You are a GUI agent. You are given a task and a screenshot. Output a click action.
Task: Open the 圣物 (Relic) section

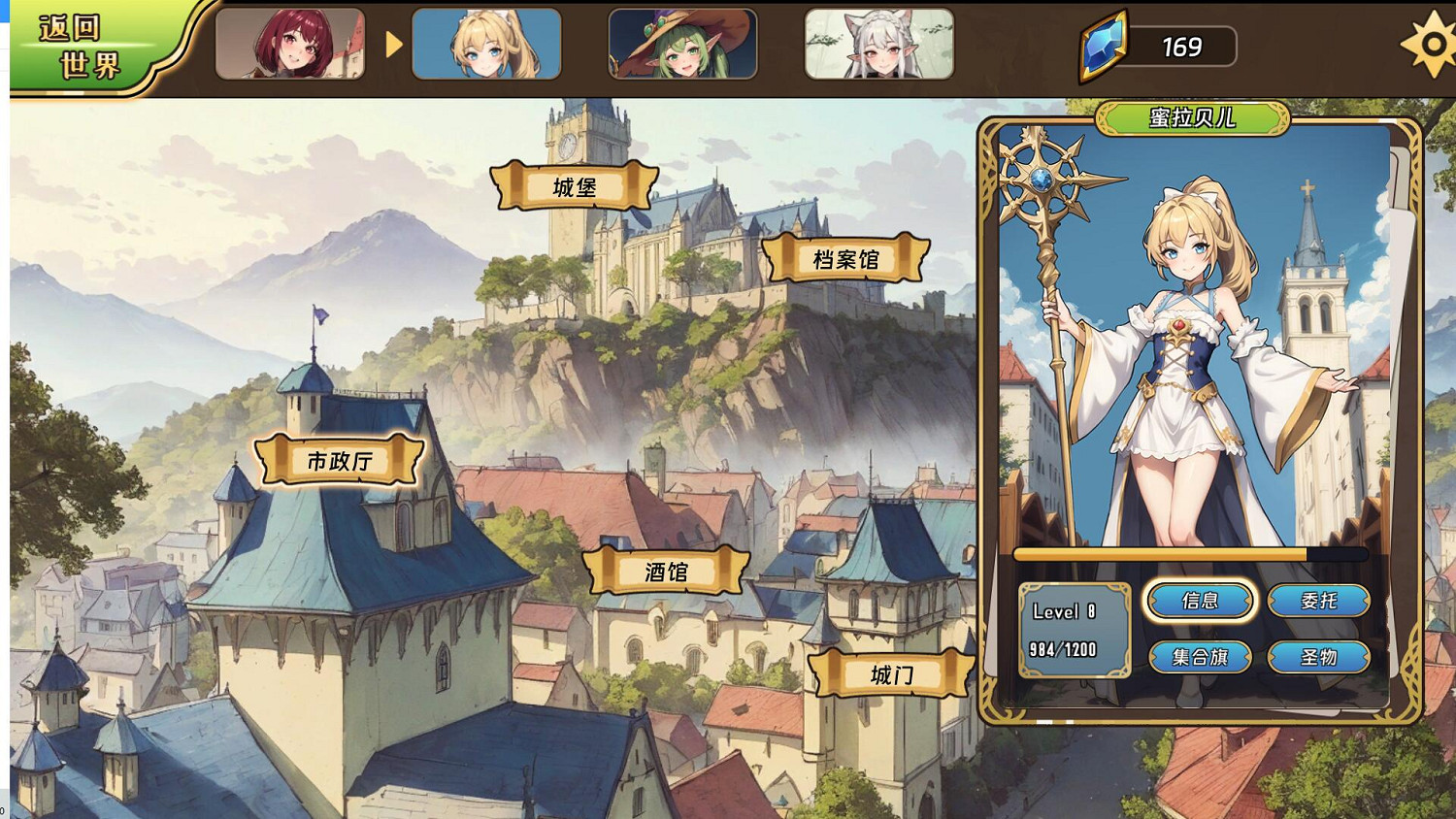click(x=1320, y=657)
